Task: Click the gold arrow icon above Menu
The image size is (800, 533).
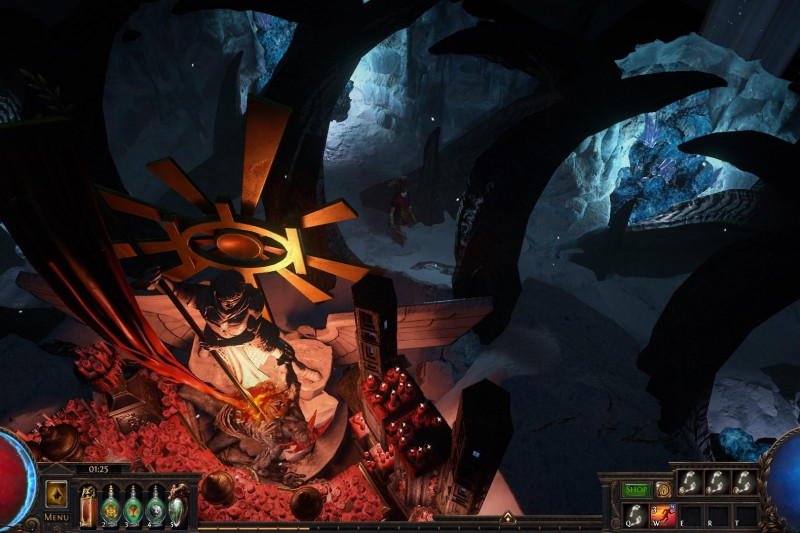Action: 56,494
